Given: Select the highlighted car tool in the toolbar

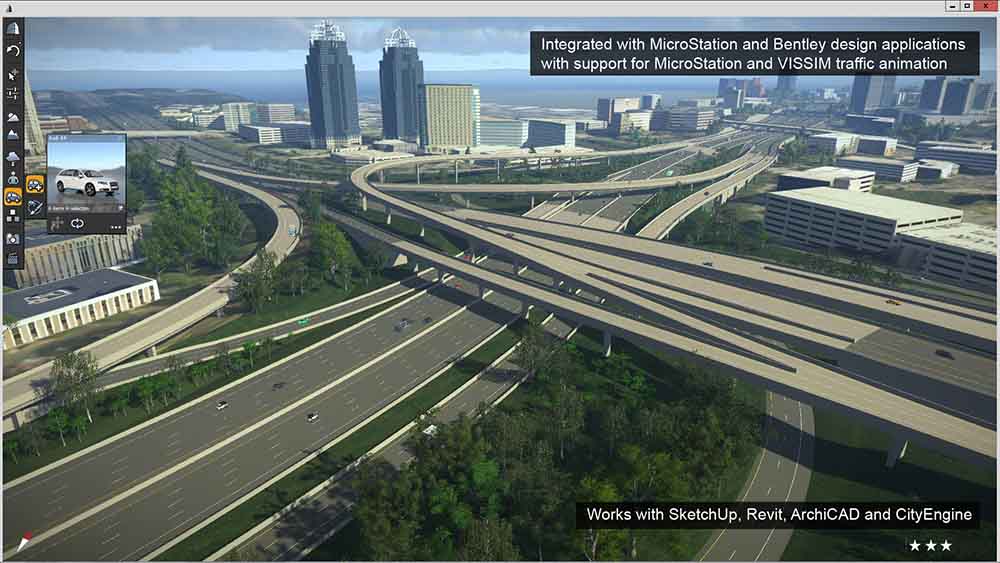Looking at the screenshot, I should pyautogui.click(x=13, y=197).
